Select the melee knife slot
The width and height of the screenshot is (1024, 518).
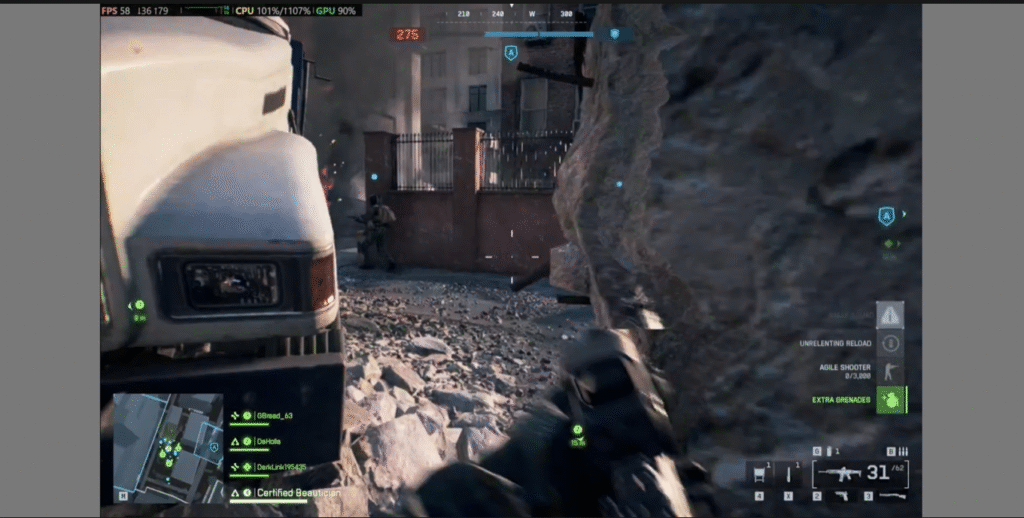(788, 476)
